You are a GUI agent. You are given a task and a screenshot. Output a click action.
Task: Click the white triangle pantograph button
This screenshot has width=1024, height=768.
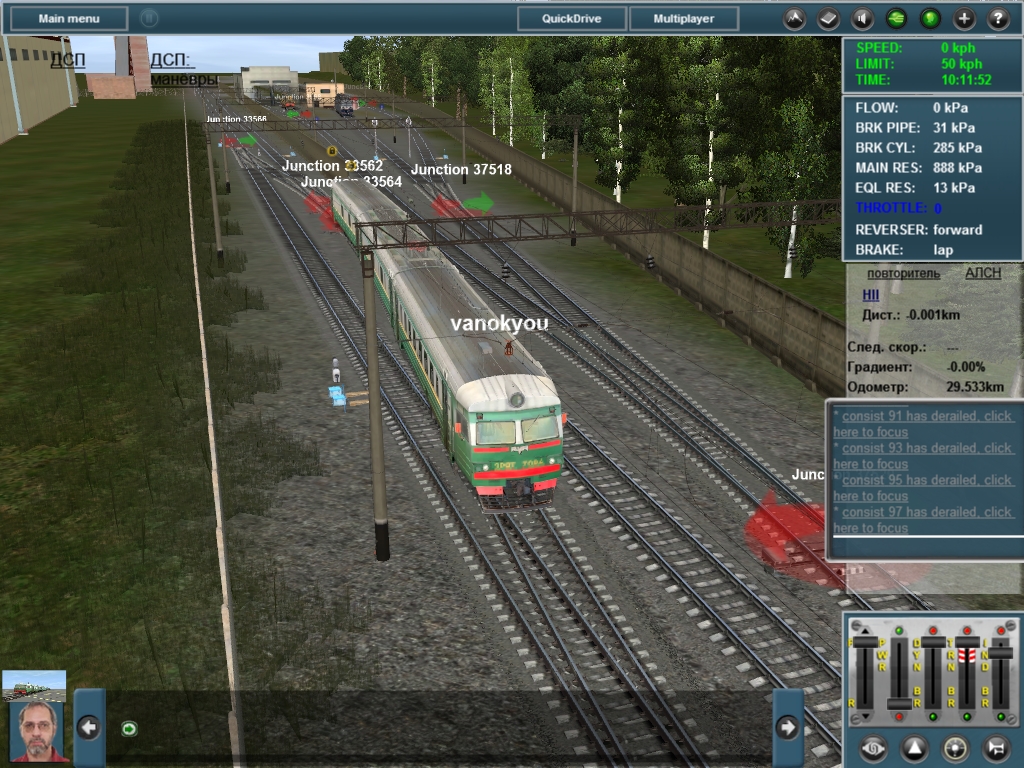915,748
